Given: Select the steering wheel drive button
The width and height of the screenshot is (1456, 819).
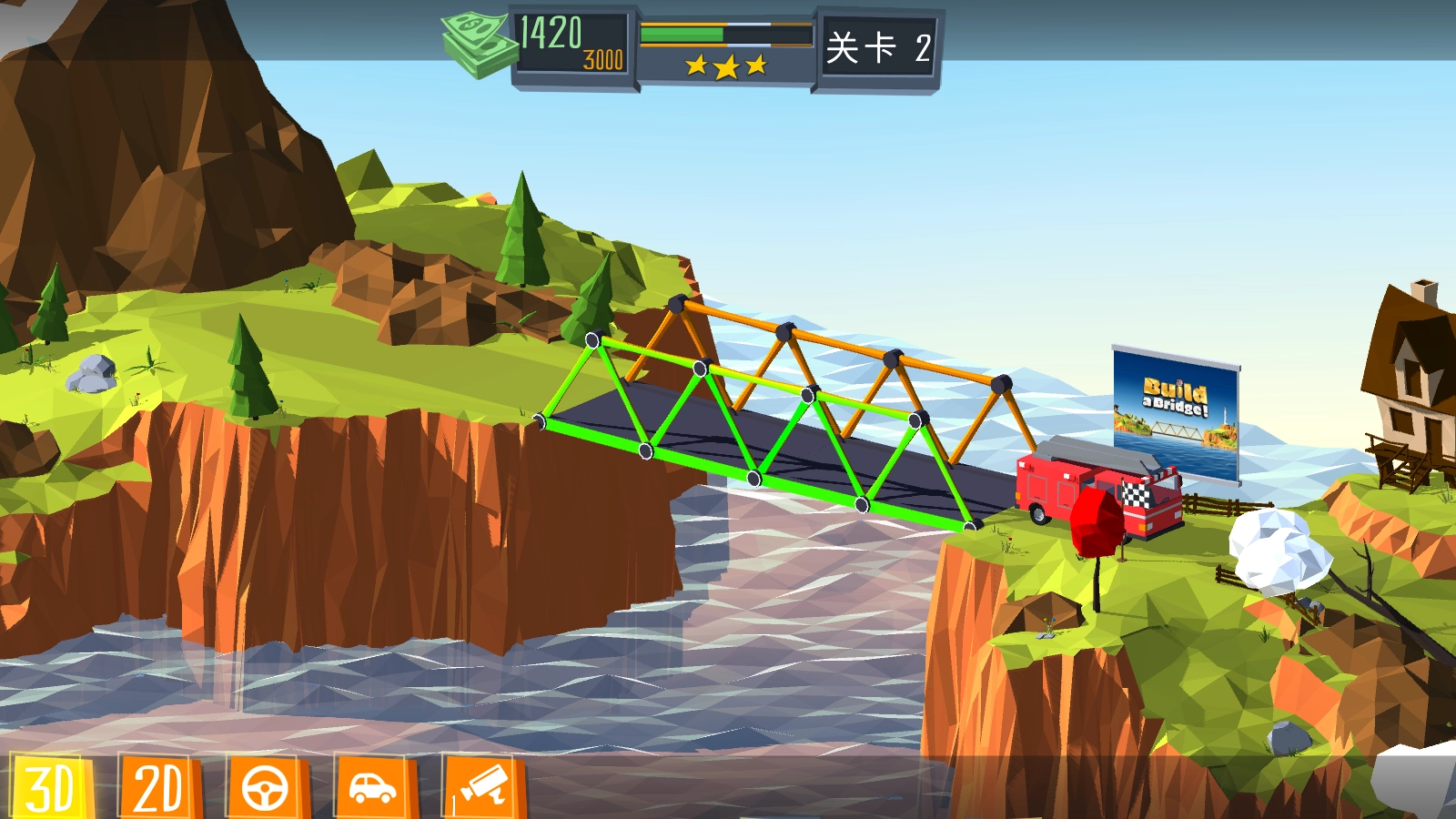Looking at the screenshot, I should point(266,786).
